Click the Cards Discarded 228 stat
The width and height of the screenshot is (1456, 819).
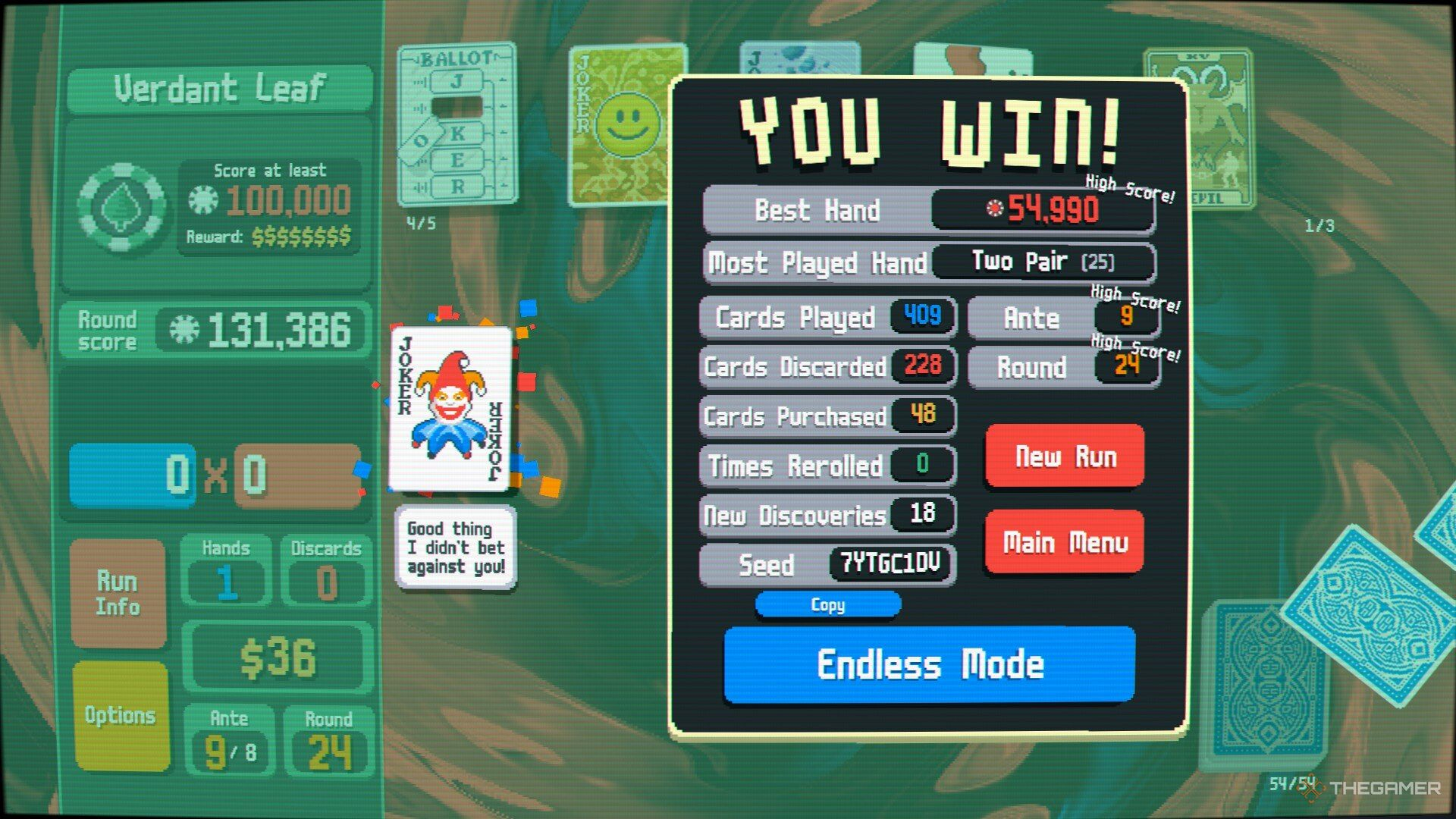827,367
